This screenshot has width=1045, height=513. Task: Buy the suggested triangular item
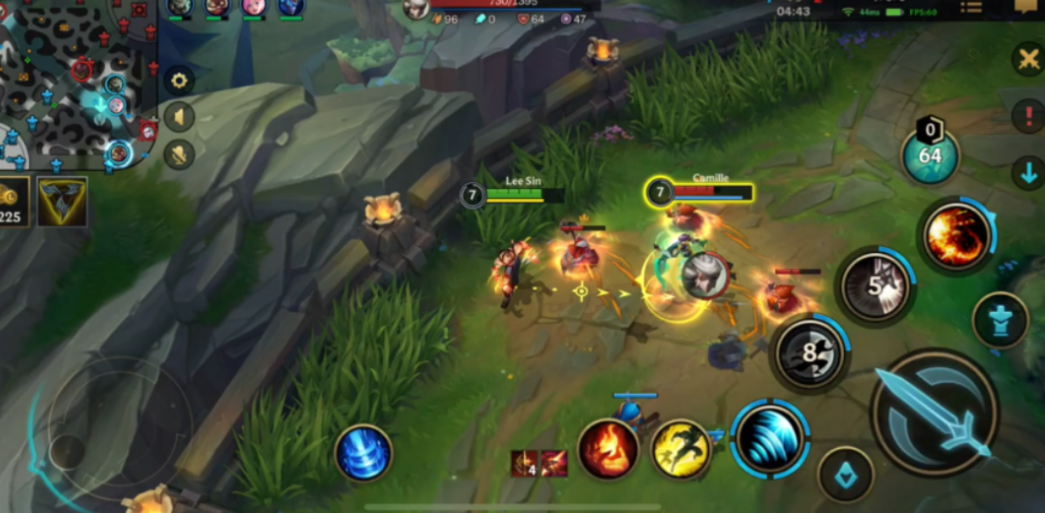pyautogui.click(x=62, y=202)
